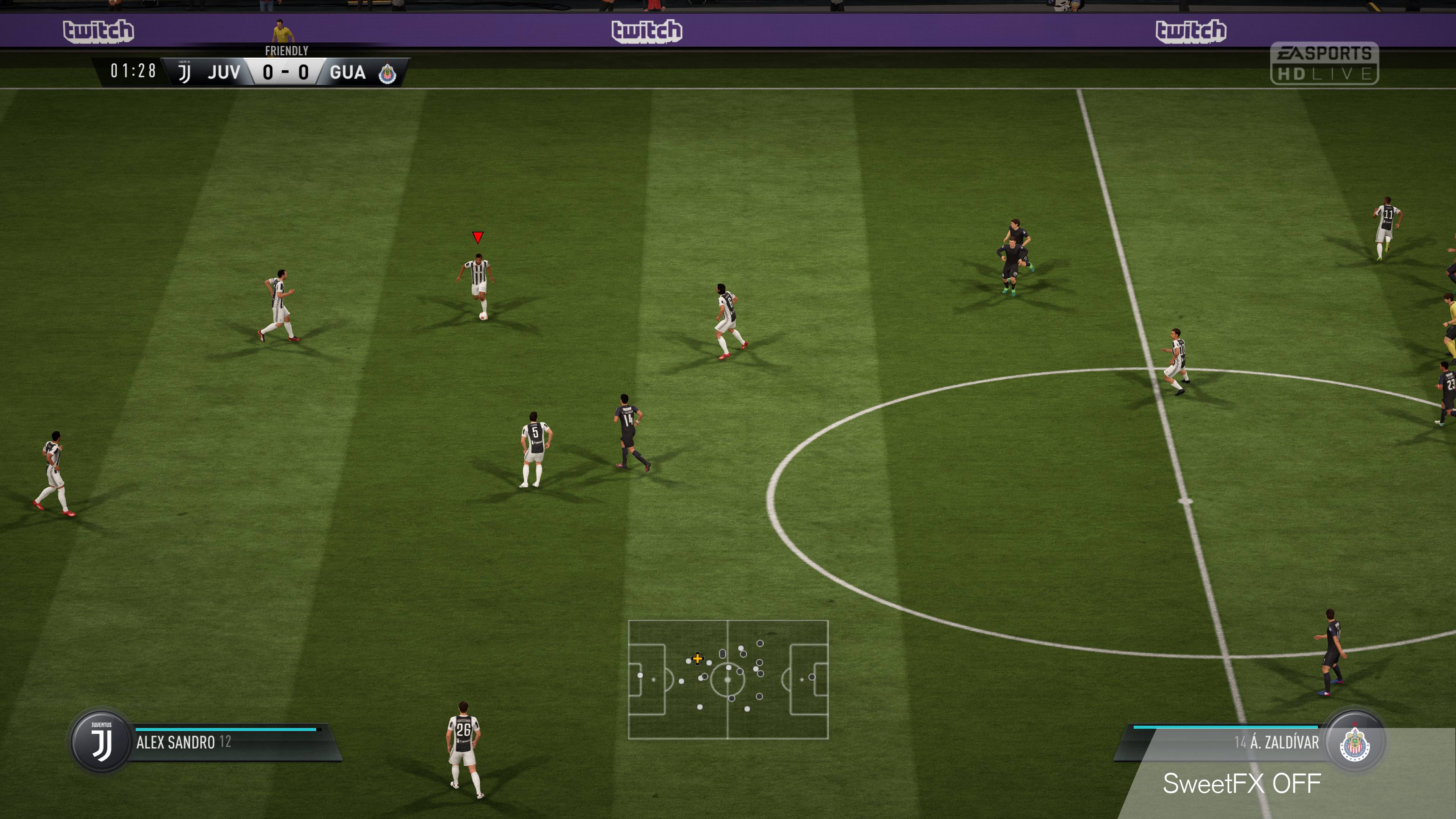This screenshot has height=819, width=1456.
Task: Click the Juventus crest badge beside Alex Sandro
Action: click(102, 742)
